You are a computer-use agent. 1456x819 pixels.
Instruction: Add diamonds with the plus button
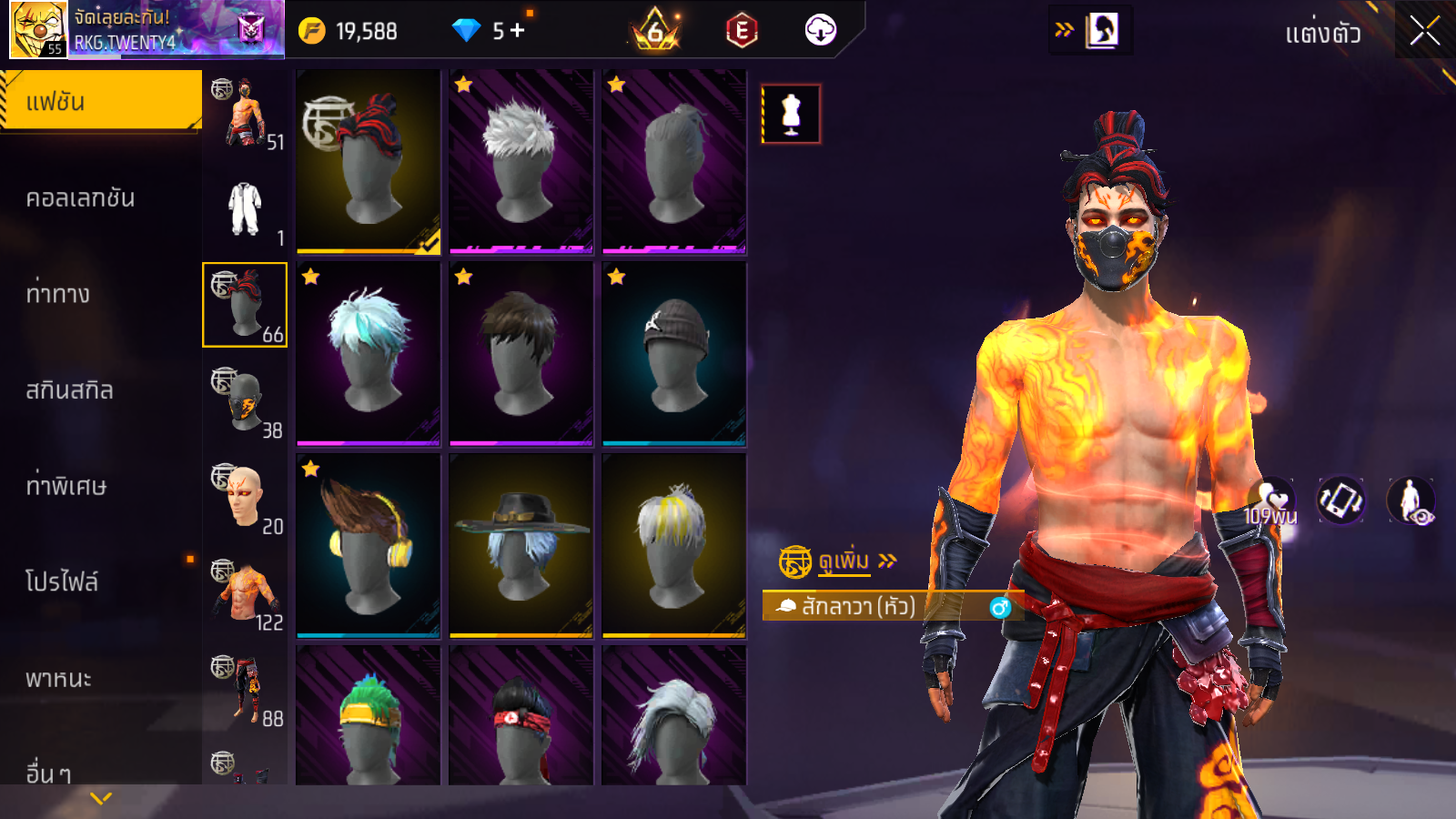(x=518, y=31)
